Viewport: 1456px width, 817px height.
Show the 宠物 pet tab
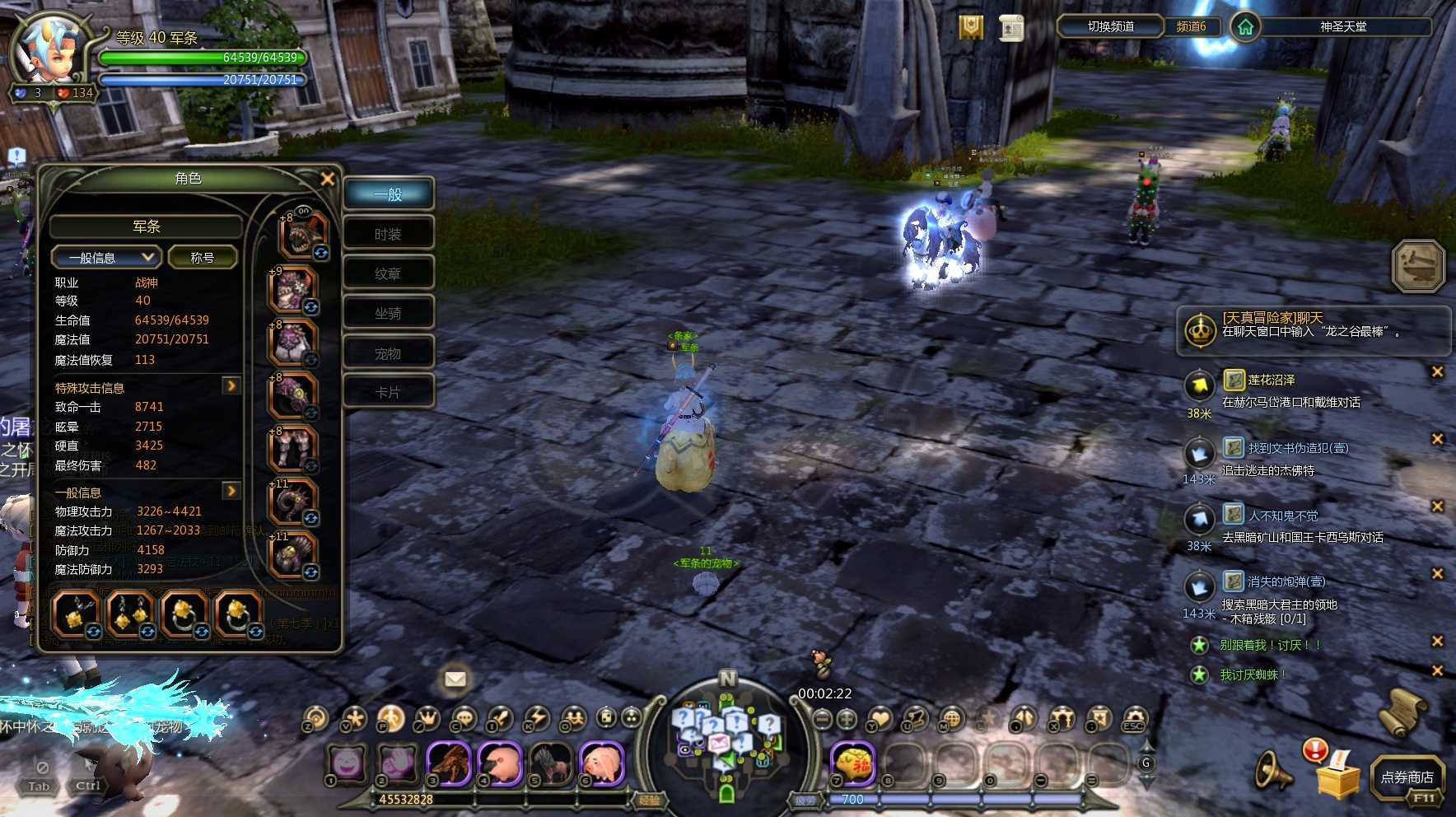pyautogui.click(x=388, y=354)
